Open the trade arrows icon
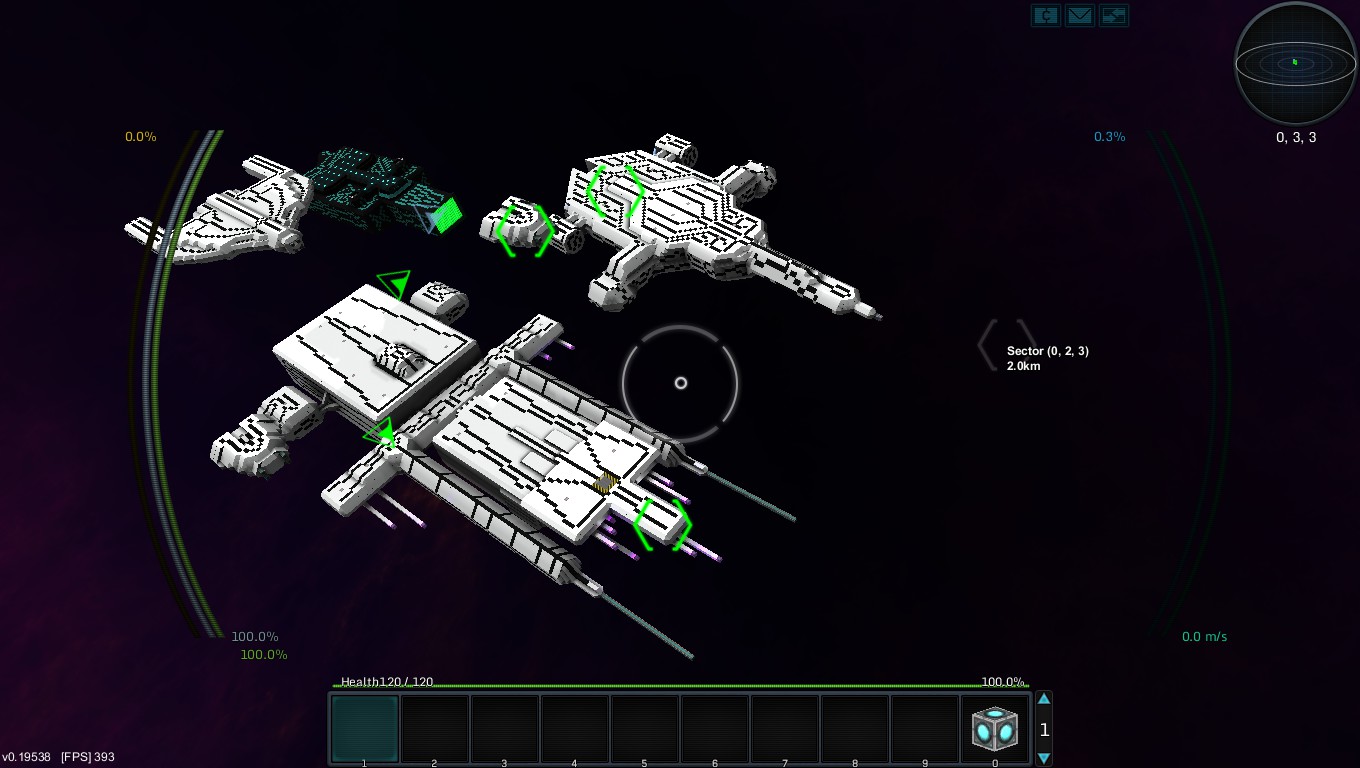 1113,16
